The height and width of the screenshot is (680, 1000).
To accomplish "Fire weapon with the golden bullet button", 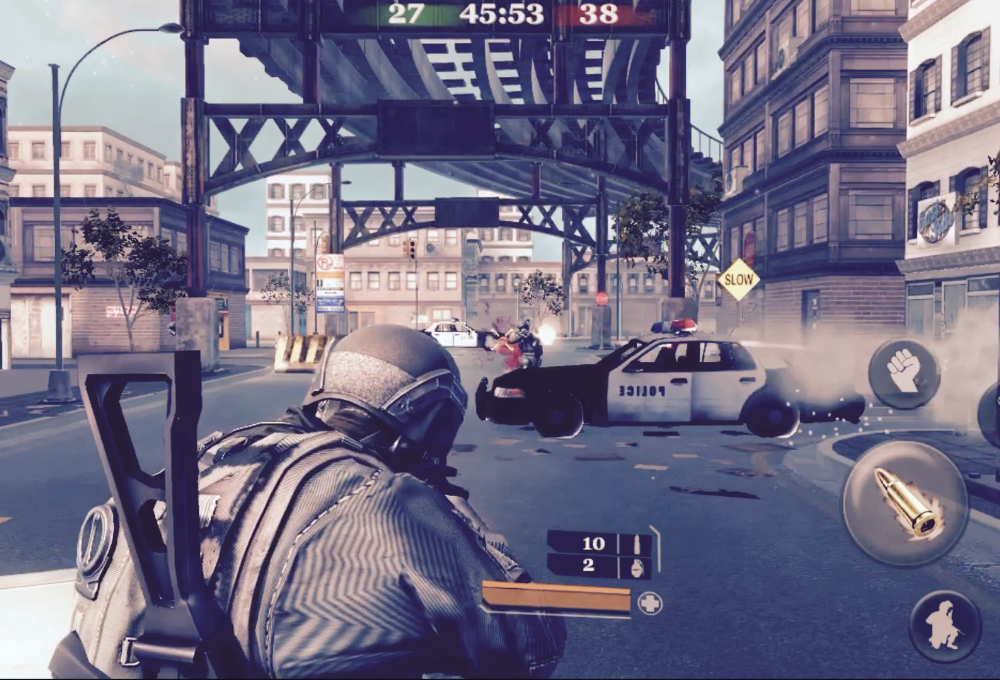I will tap(905, 503).
